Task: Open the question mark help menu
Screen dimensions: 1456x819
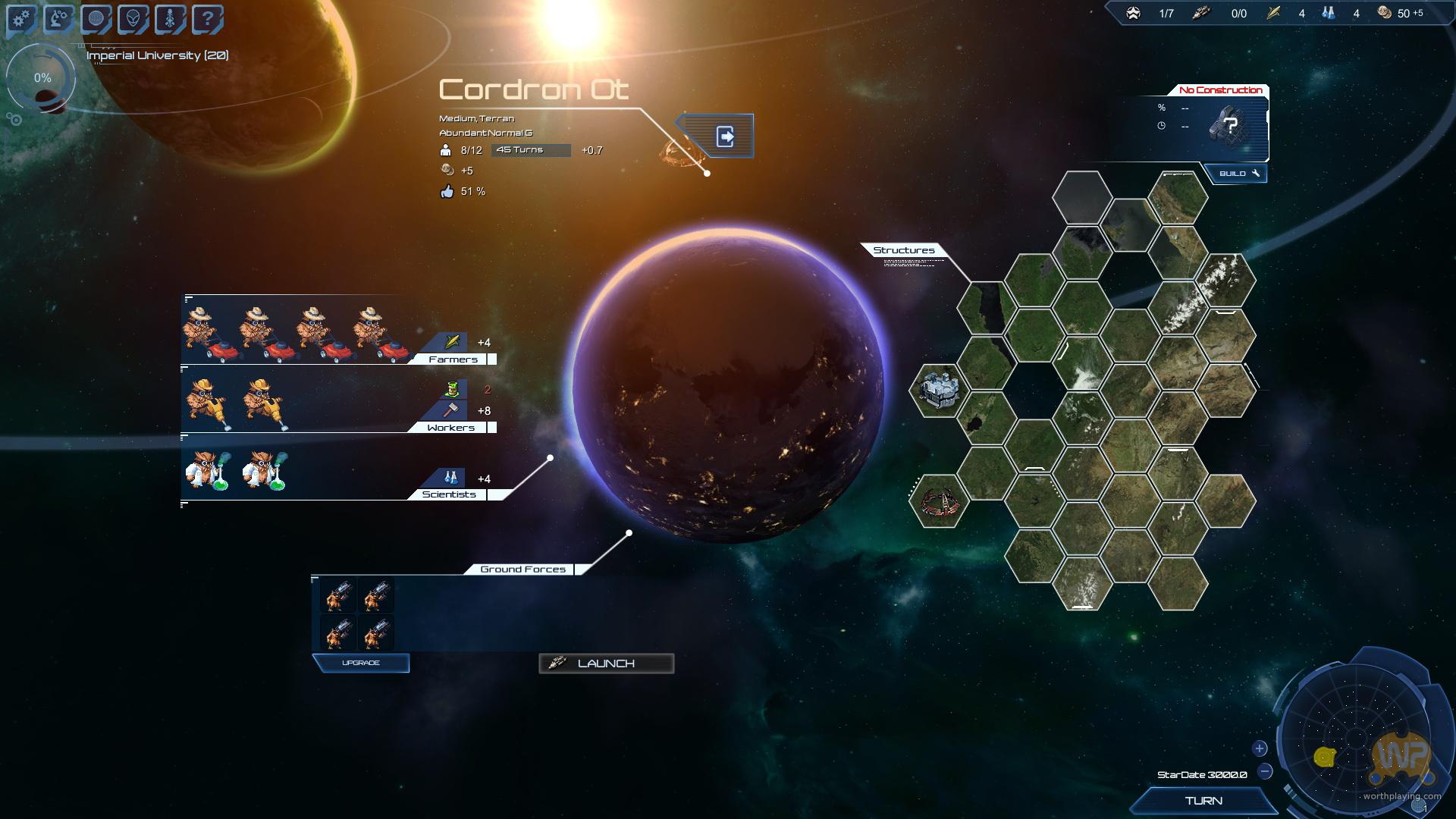Action: coord(207,19)
